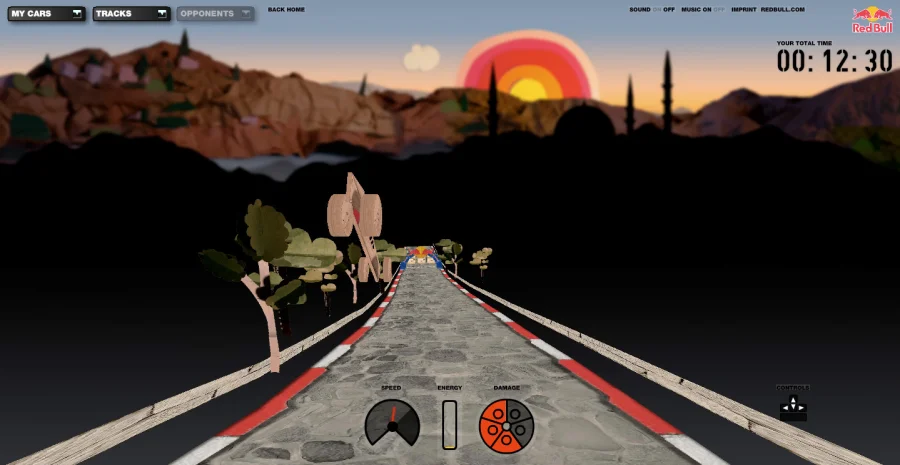This screenshot has height=465, width=900.
Task: Visit the REDBULL.COM link
Action: point(782,10)
